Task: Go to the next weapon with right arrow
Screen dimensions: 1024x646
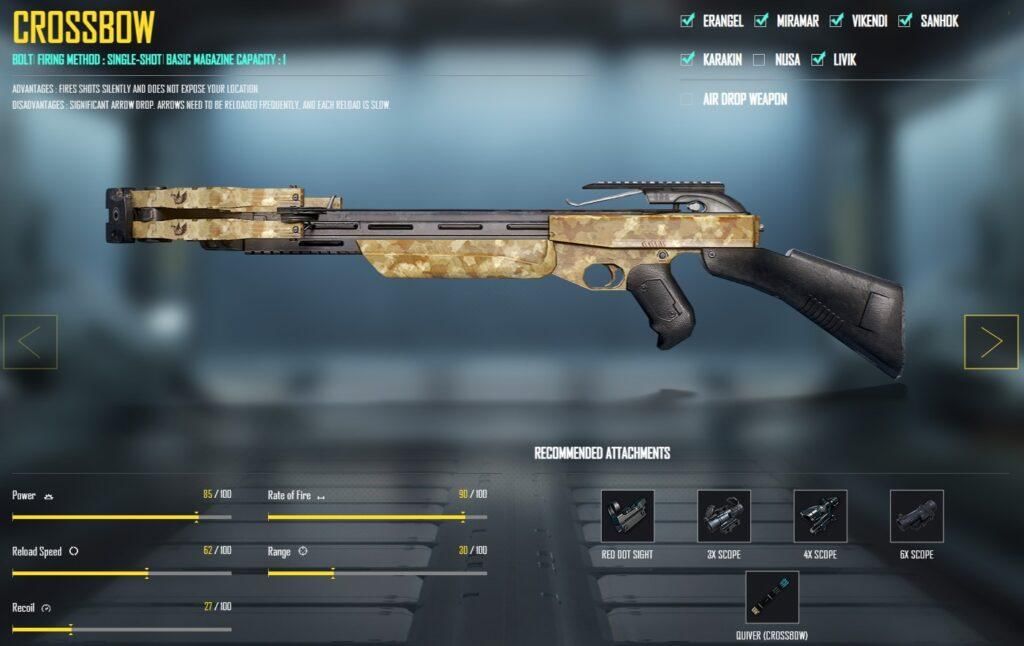Action: click(x=991, y=342)
